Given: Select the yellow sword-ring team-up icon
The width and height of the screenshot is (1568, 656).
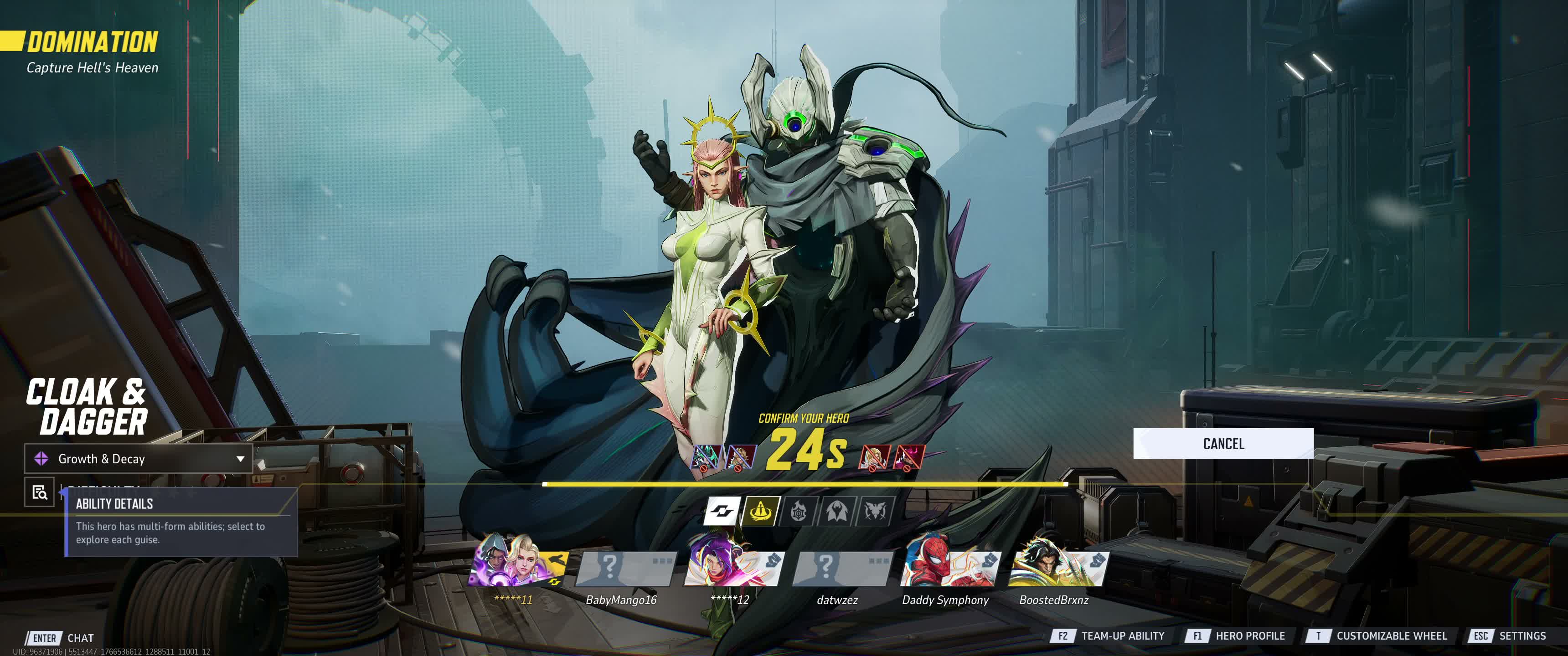Looking at the screenshot, I should click(x=760, y=511).
